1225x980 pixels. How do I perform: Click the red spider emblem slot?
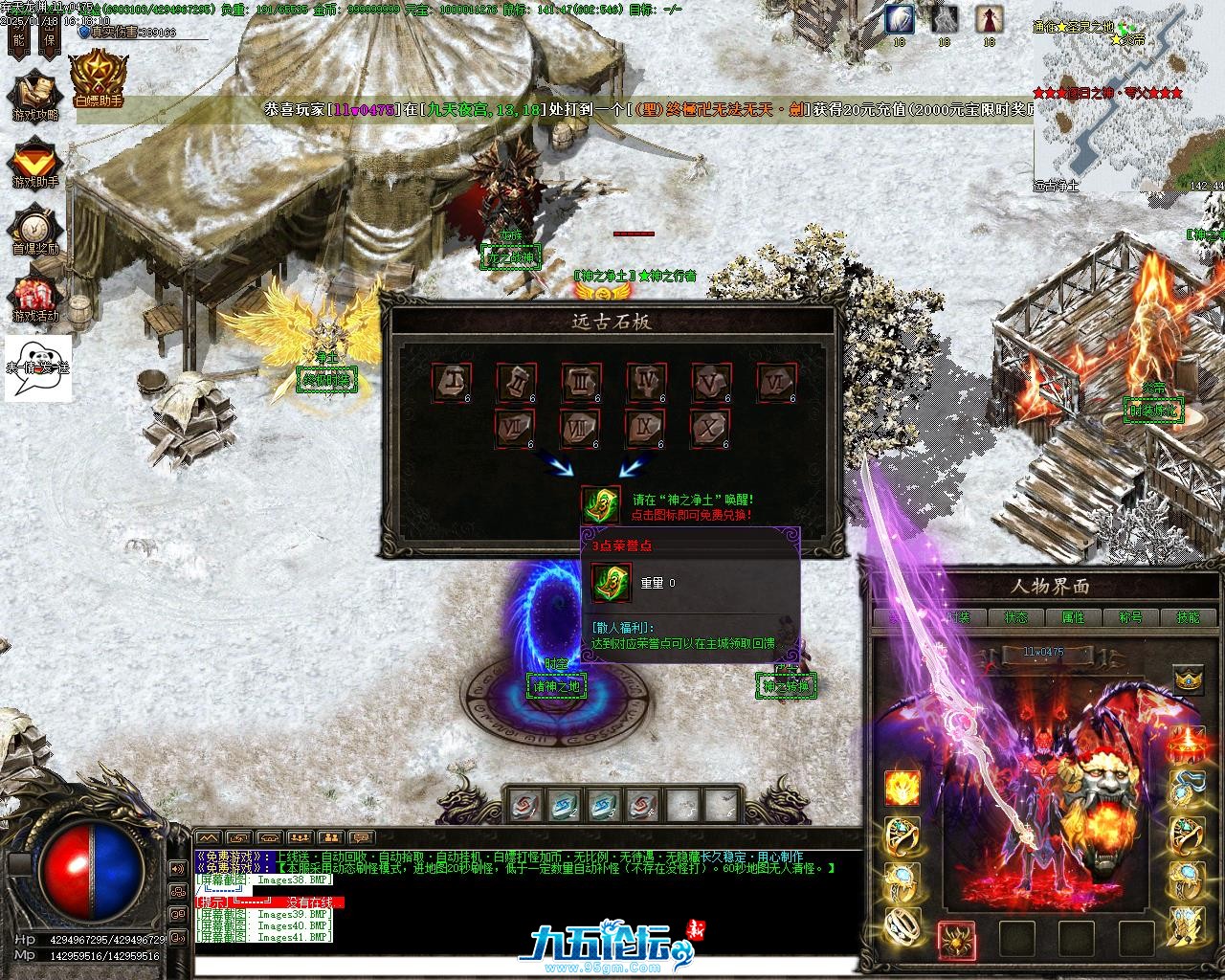956,939
